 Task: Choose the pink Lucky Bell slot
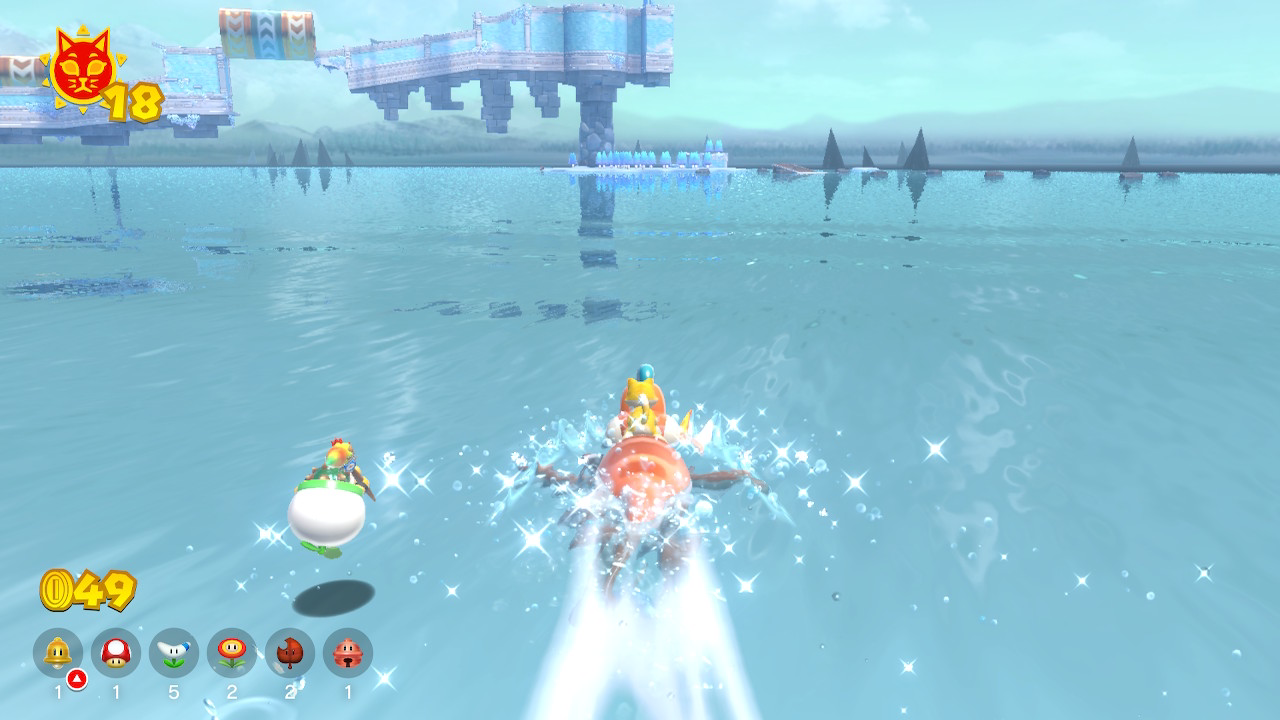click(348, 653)
